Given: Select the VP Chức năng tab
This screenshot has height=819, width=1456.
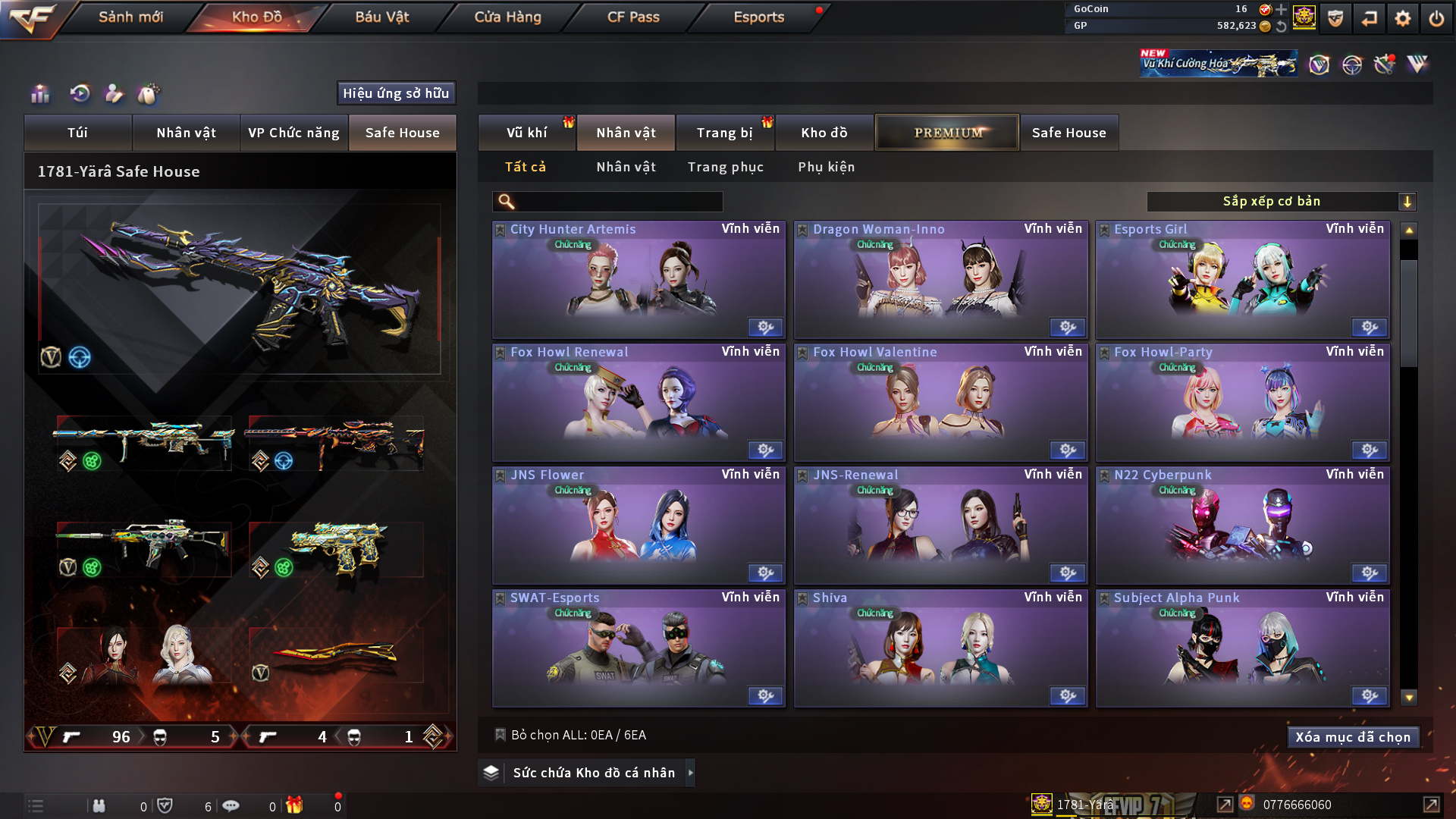Looking at the screenshot, I should coord(293,133).
